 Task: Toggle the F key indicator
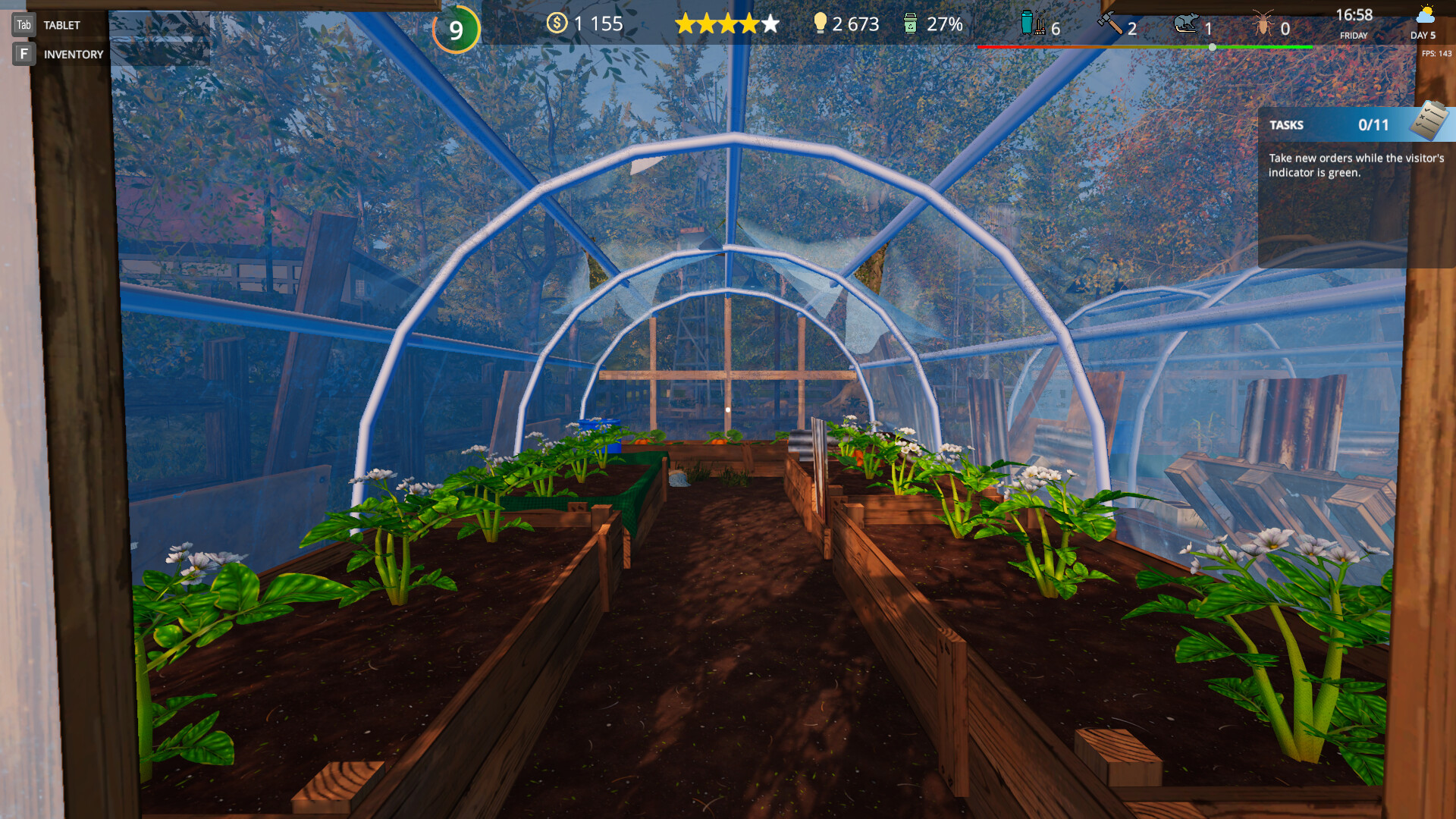point(23,53)
